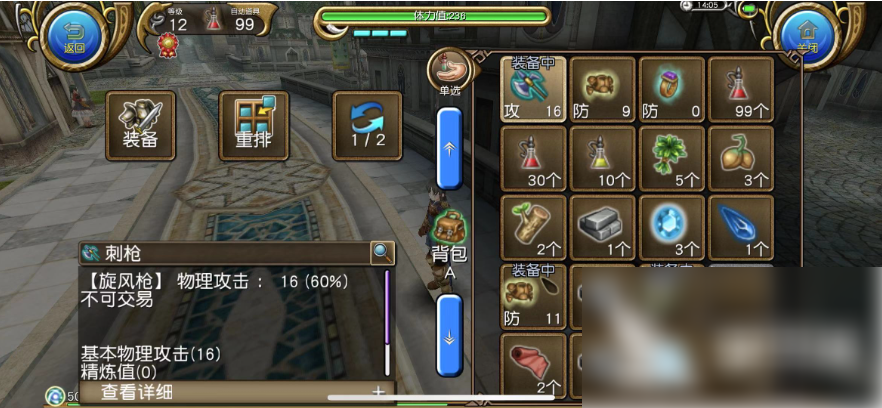Tap the blue down arrow button
The image size is (882, 408).
[450, 335]
